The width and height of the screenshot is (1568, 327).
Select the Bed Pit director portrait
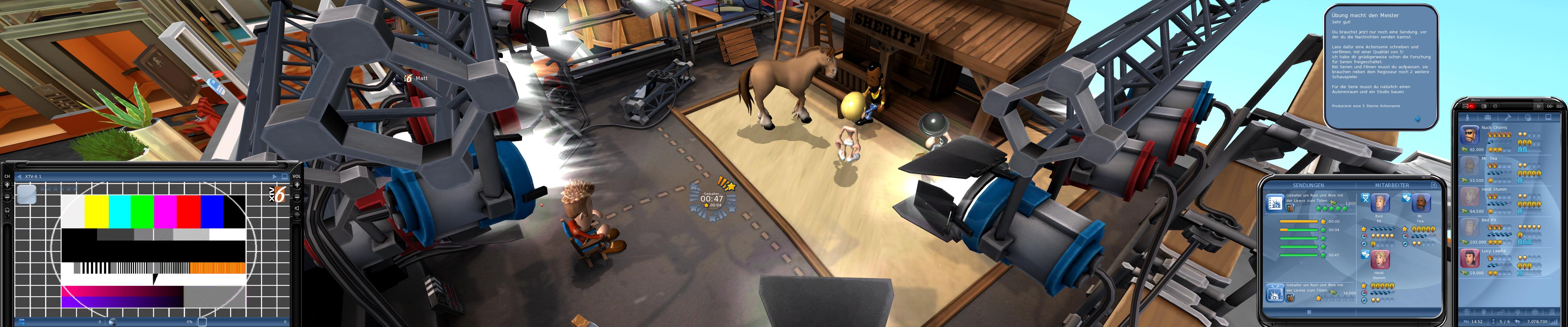coord(1380,203)
